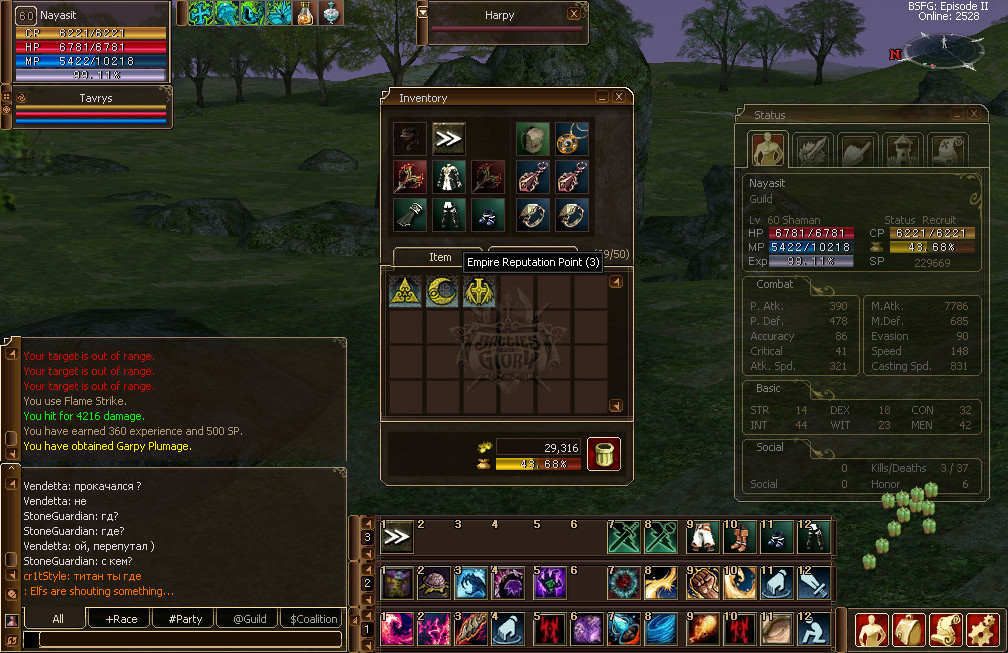Viewport: 1008px width, 653px height.
Task: Select the golden crescent moon inventory item
Action: tap(442, 292)
